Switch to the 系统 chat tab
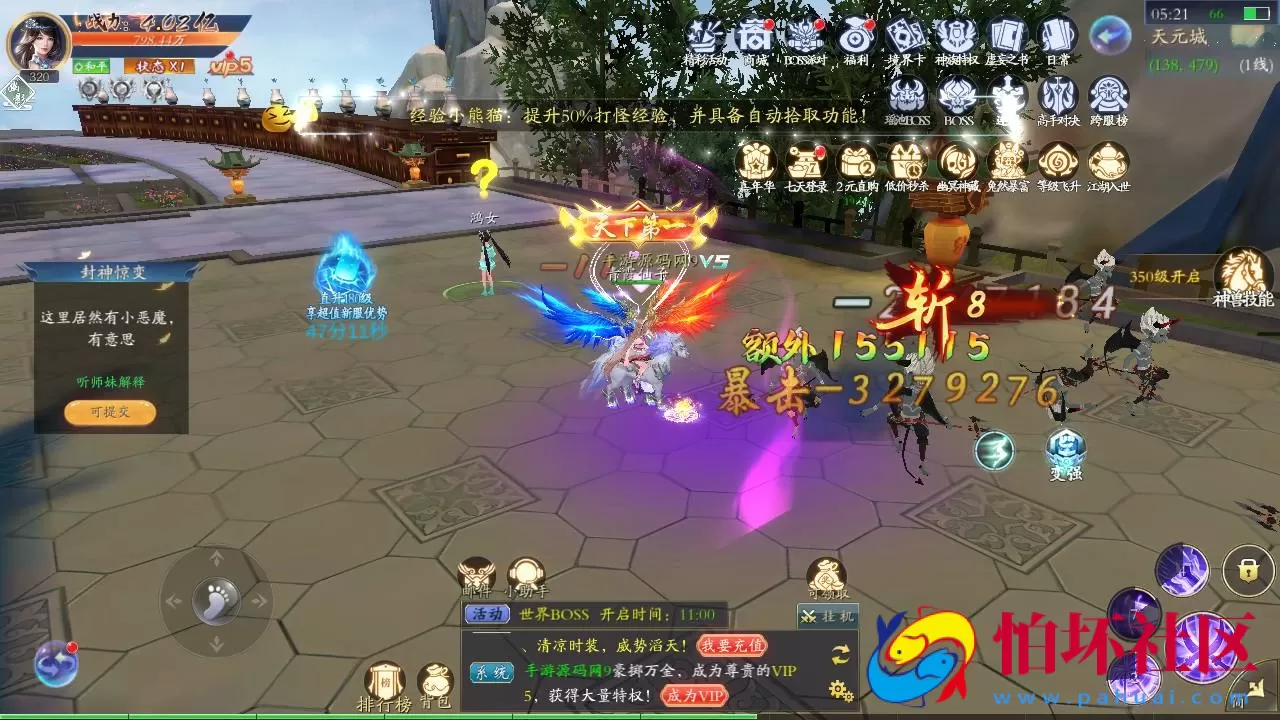 492,671
